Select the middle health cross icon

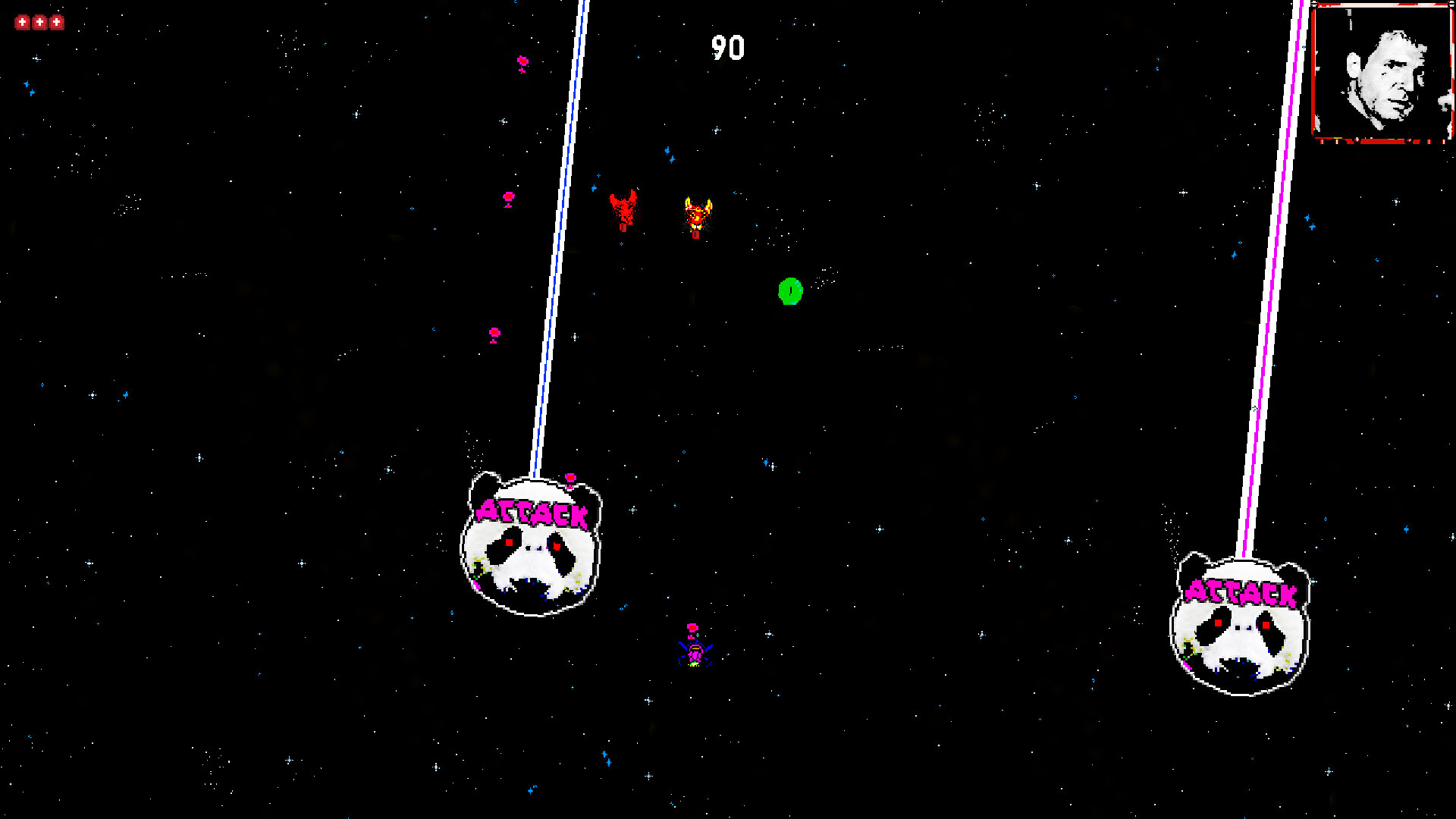pos(39,21)
